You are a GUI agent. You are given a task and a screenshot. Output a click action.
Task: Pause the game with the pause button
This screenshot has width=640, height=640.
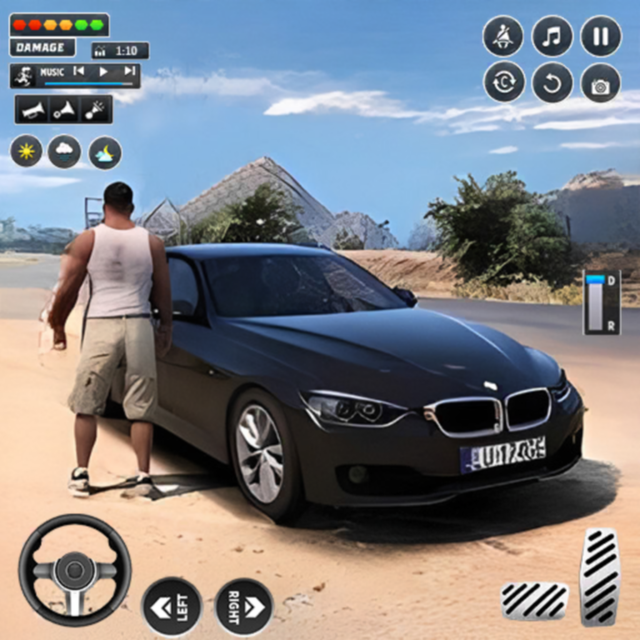tap(601, 36)
